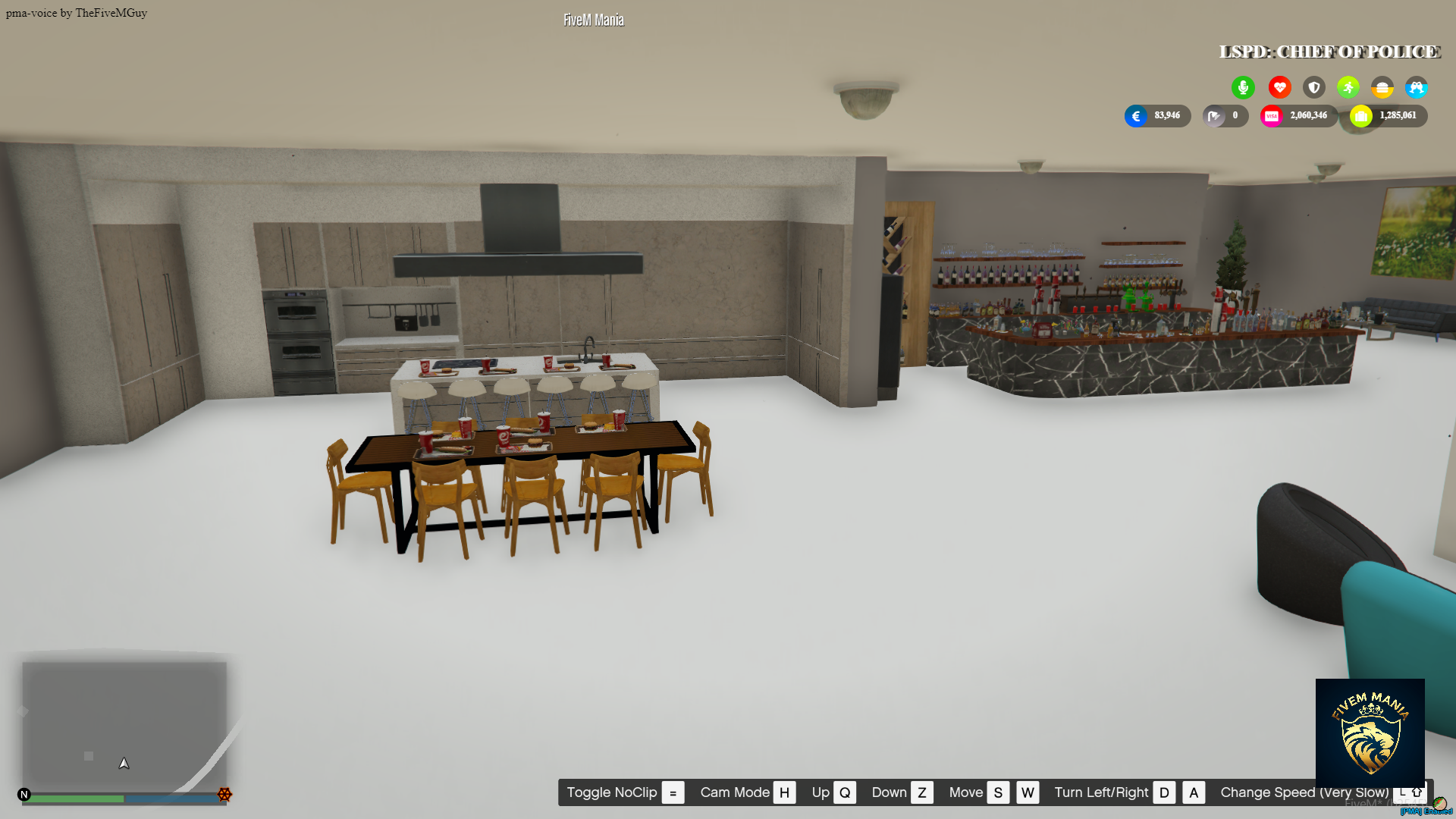Click the yellow briefcase money icon
The image size is (1456, 819).
pyautogui.click(x=1361, y=116)
